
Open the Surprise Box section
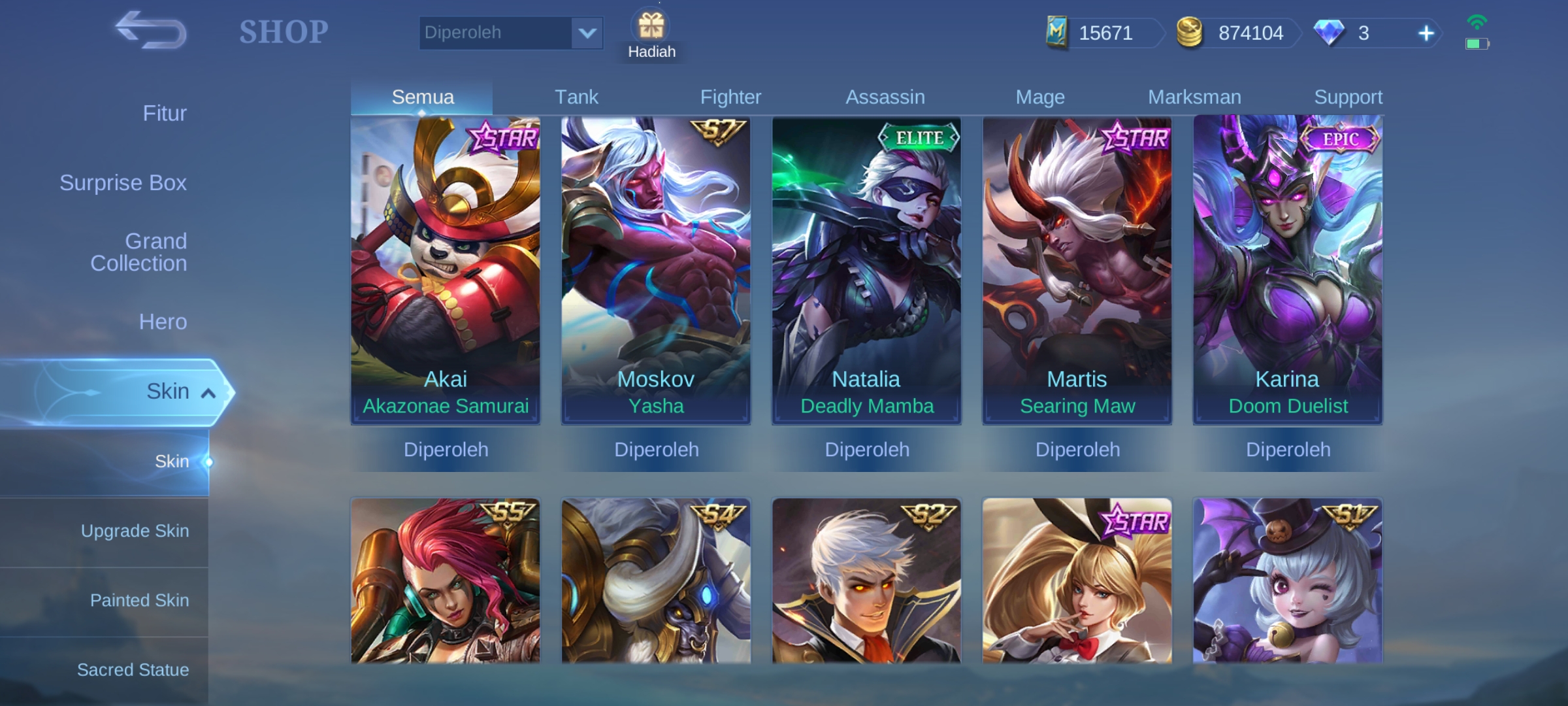123,183
